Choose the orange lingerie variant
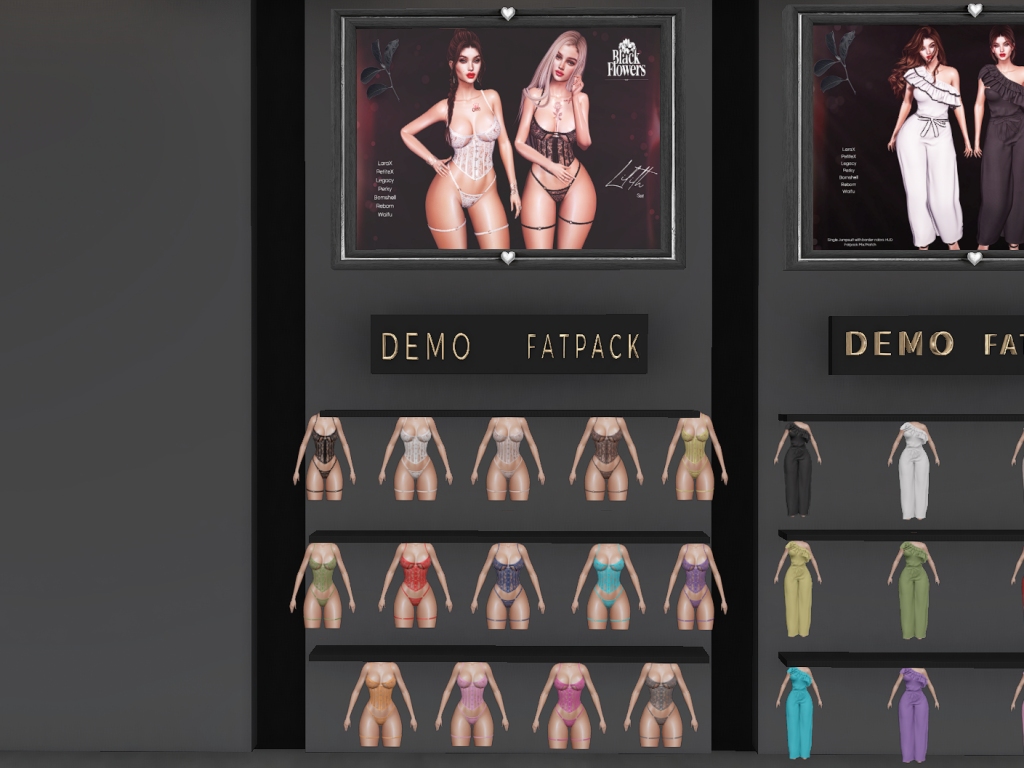Viewport: 1024px width, 768px height. point(376,703)
